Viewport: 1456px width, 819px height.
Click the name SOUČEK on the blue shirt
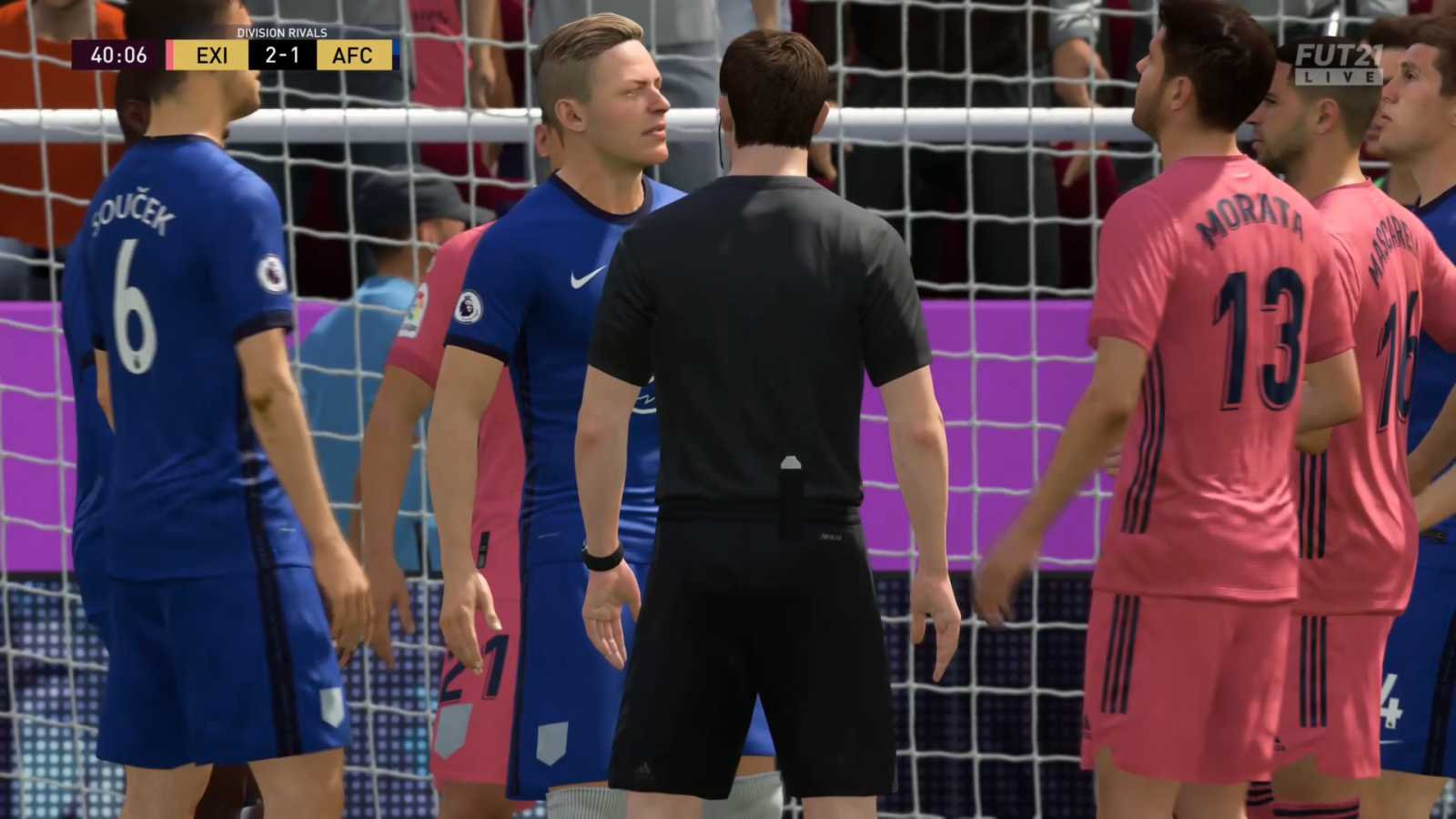(135, 209)
